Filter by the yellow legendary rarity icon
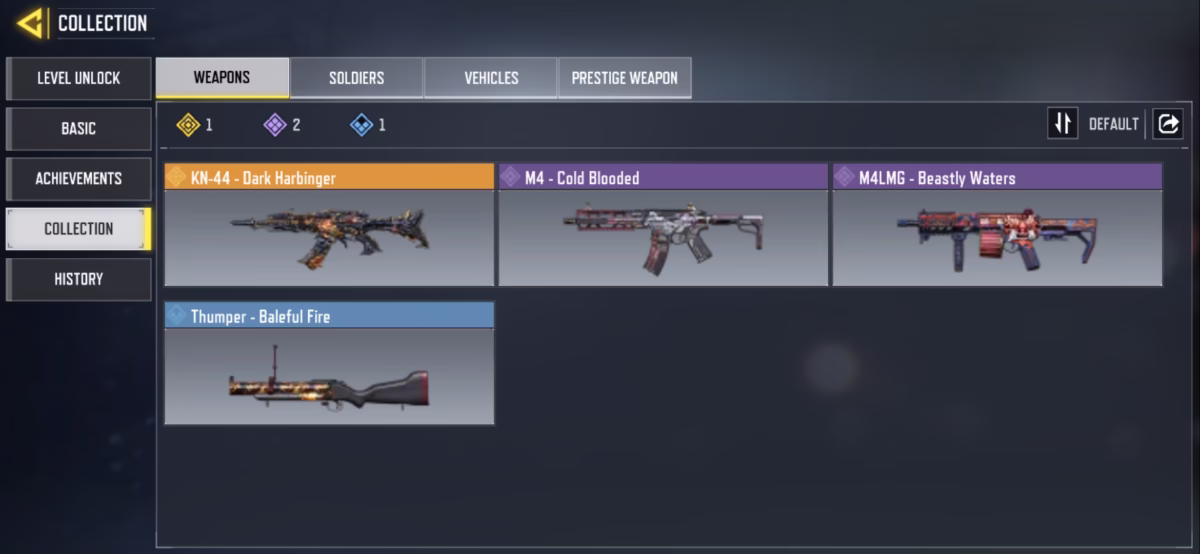The width and height of the screenshot is (1200, 554). [x=189, y=125]
